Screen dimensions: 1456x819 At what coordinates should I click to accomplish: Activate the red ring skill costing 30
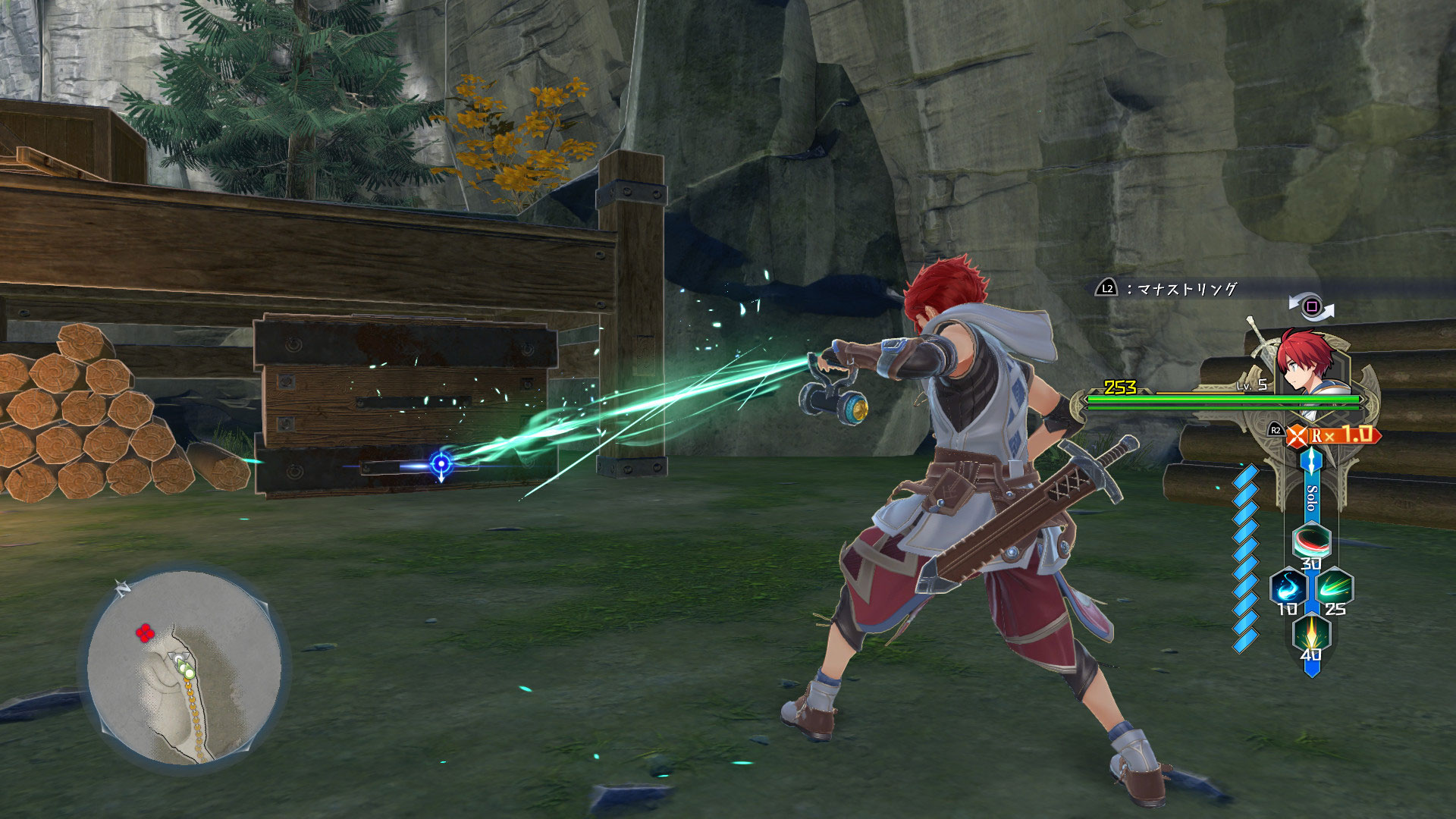1311,541
